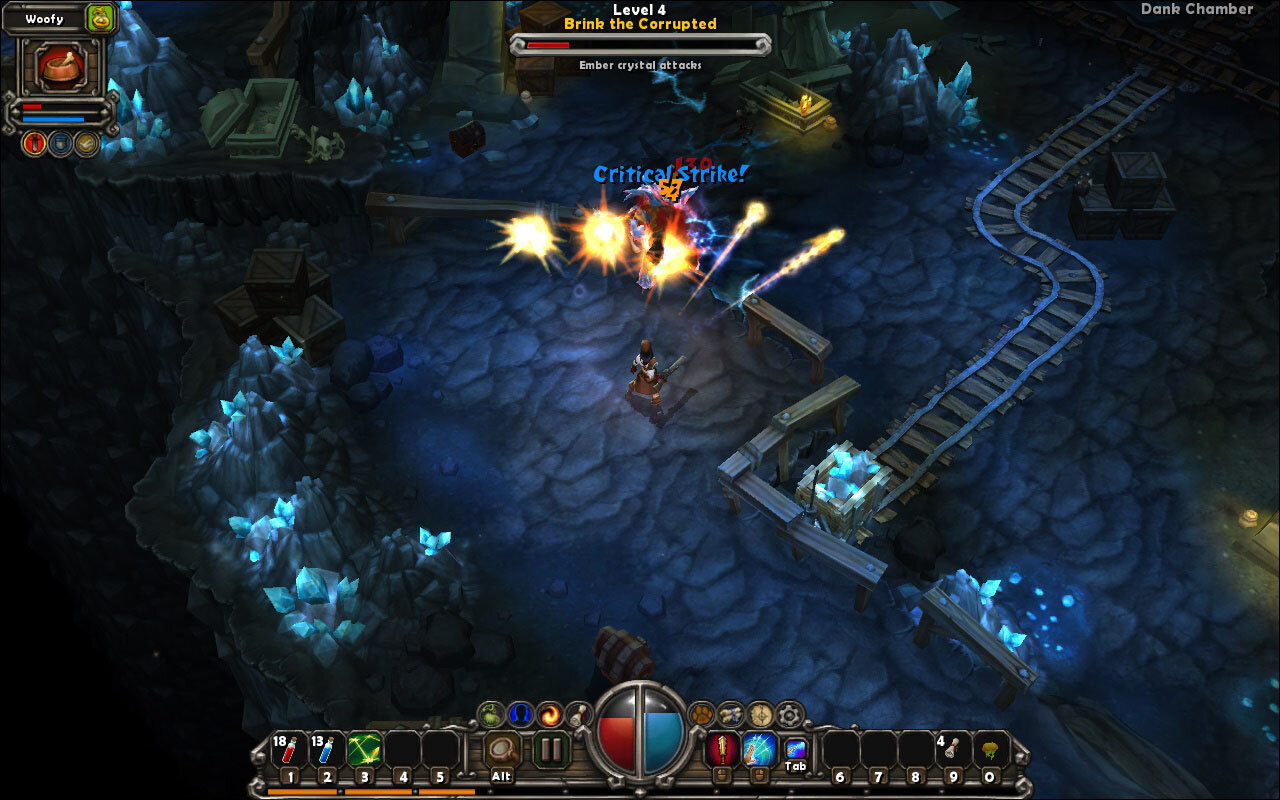Activate the green skill in hotbar slot 3

(x=363, y=750)
